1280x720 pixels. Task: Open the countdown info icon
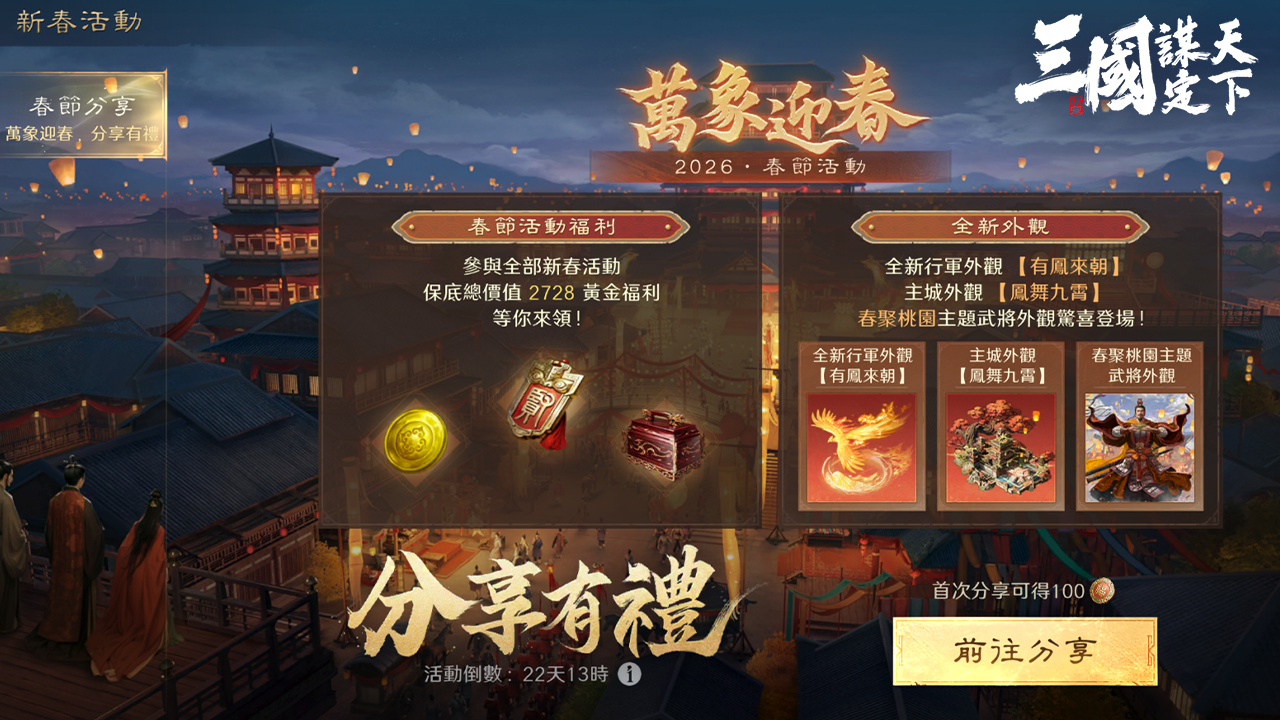pyautogui.click(x=629, y=674)
